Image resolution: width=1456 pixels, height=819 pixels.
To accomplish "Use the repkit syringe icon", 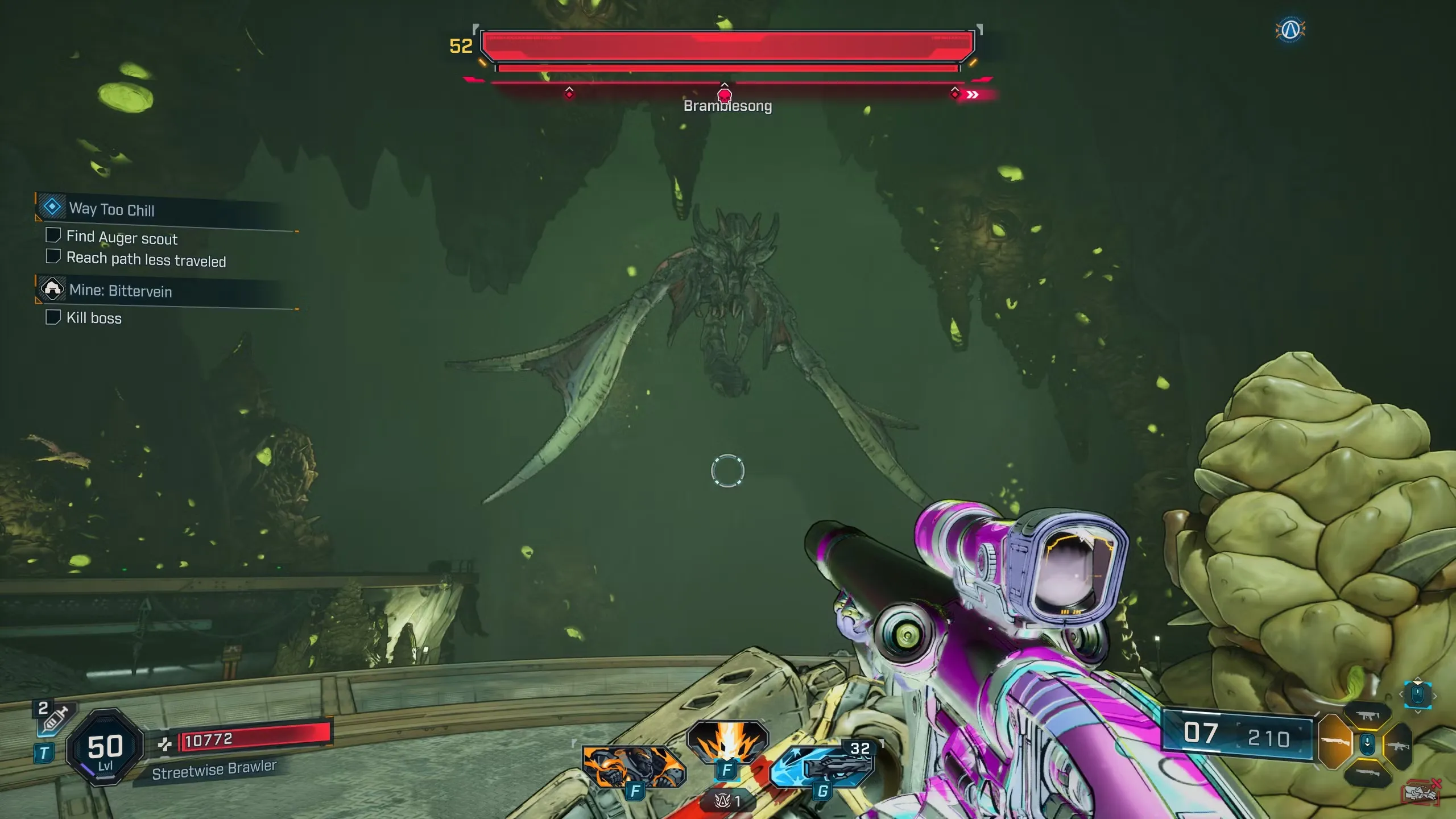I will 56,718.
